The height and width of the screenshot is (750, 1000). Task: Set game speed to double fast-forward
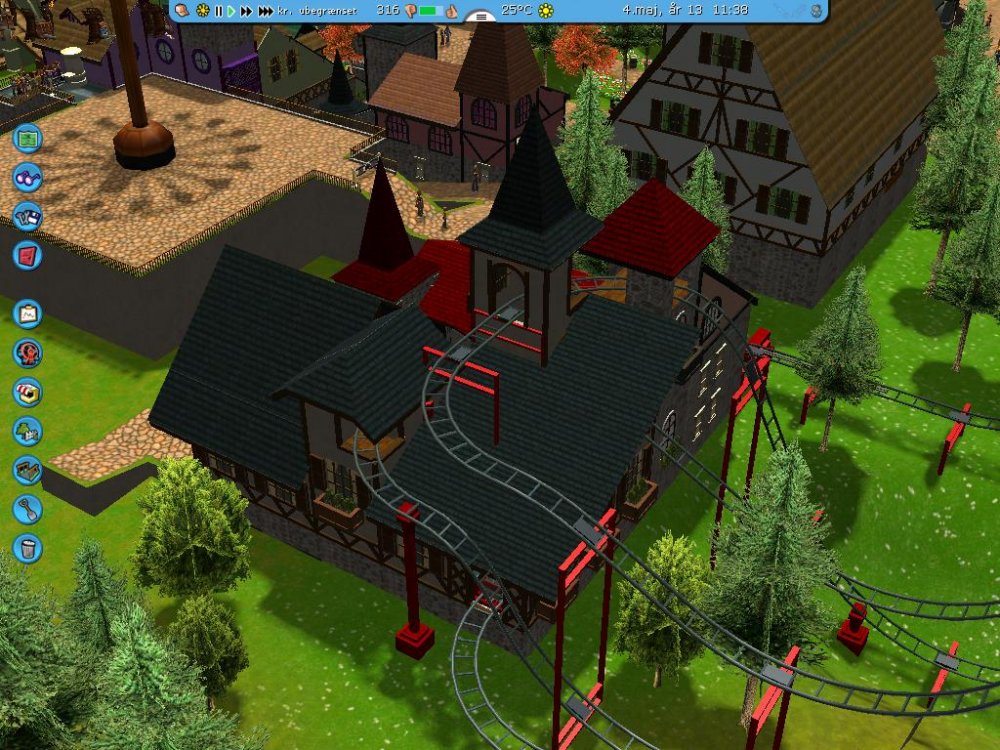pos(246,11)
